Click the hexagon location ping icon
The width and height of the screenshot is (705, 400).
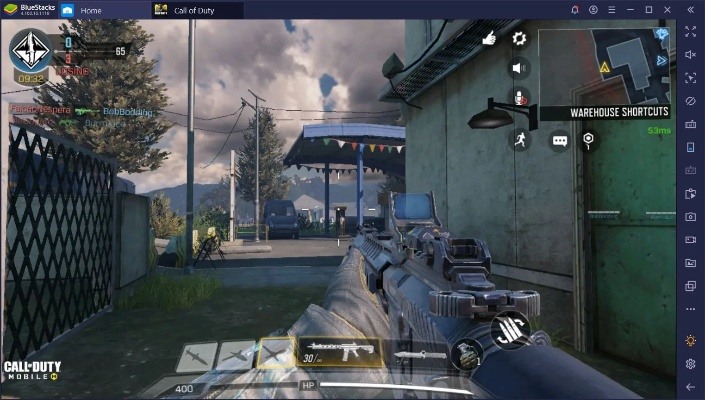[588, 140]
